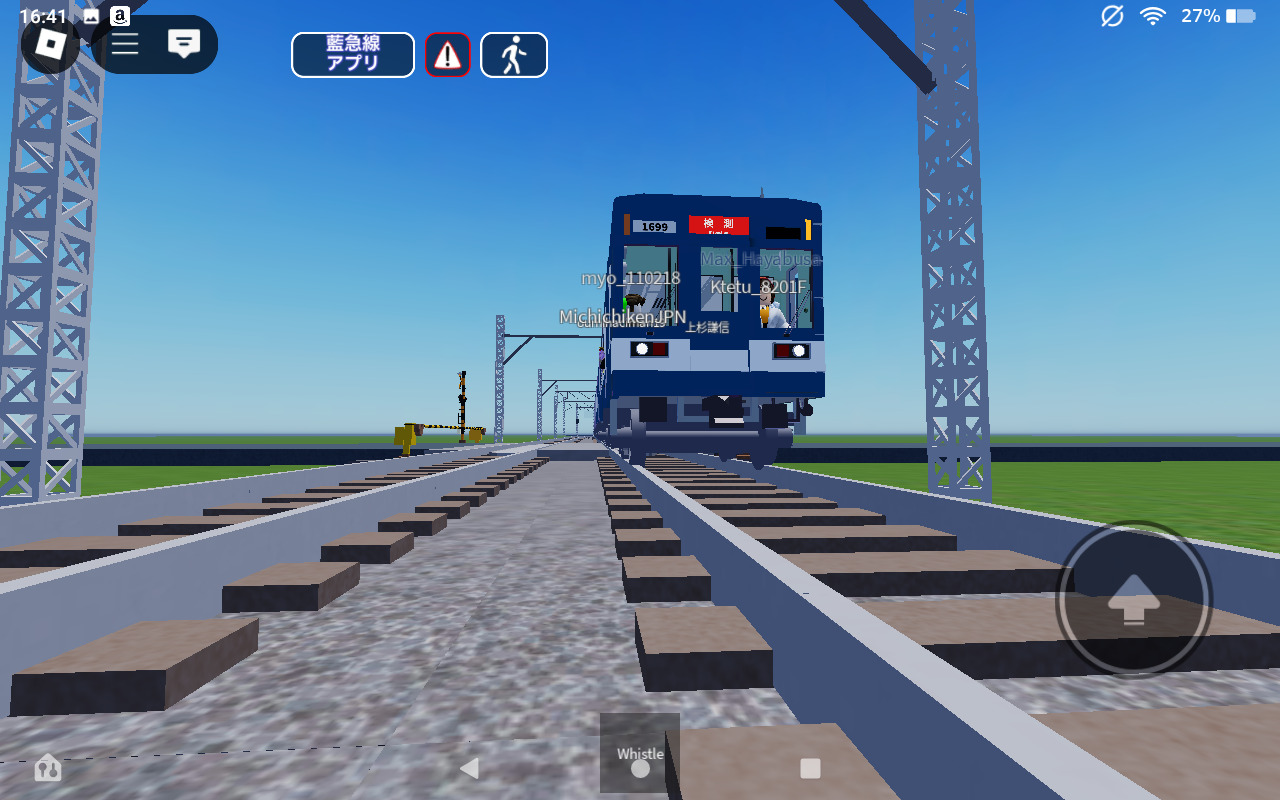This screenshot has height=800, width=1280.
Task: Open the hamburger list menu
Action: pyautogui.click(x=125, y=44)
